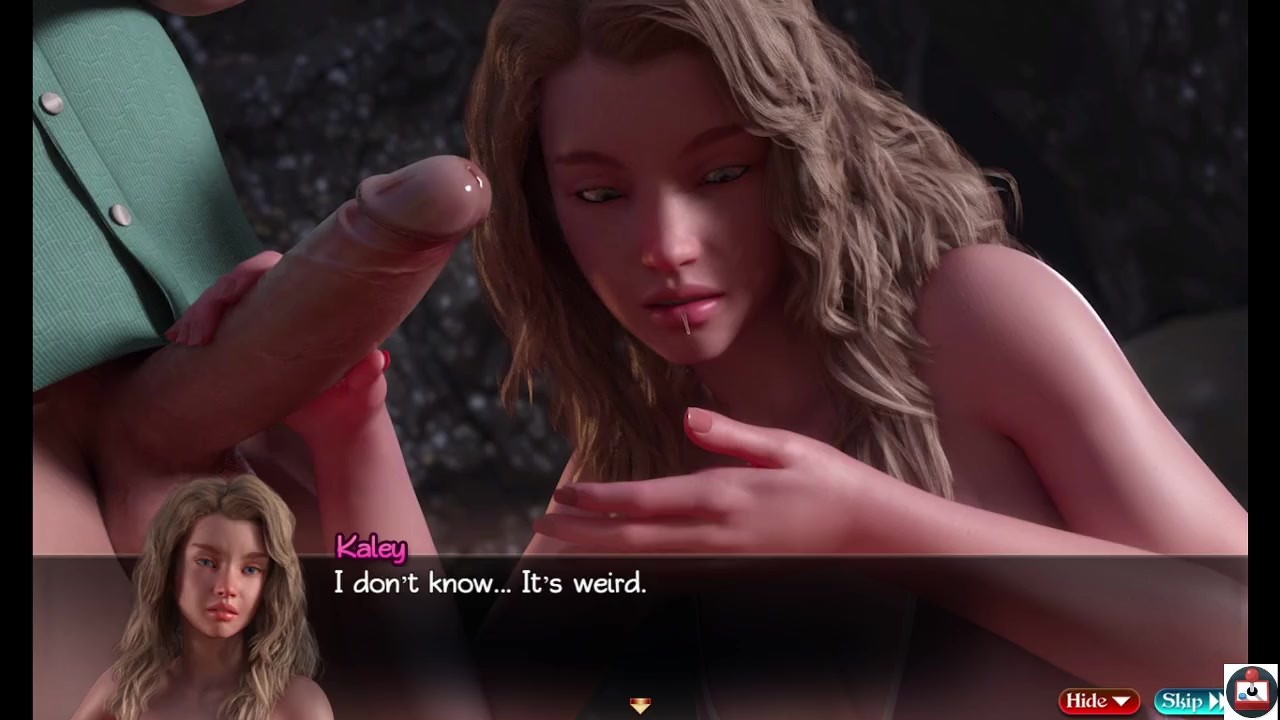Hide the dialogue box with Hide button
Image resolution: width=1280 pixels, height=720 pixels.
click(x=1099, y=701)
